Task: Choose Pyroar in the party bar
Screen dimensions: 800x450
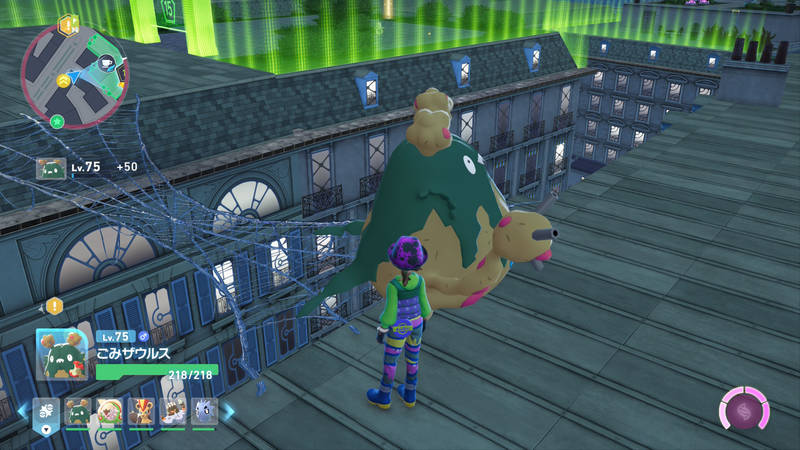Action: (142, 411)
